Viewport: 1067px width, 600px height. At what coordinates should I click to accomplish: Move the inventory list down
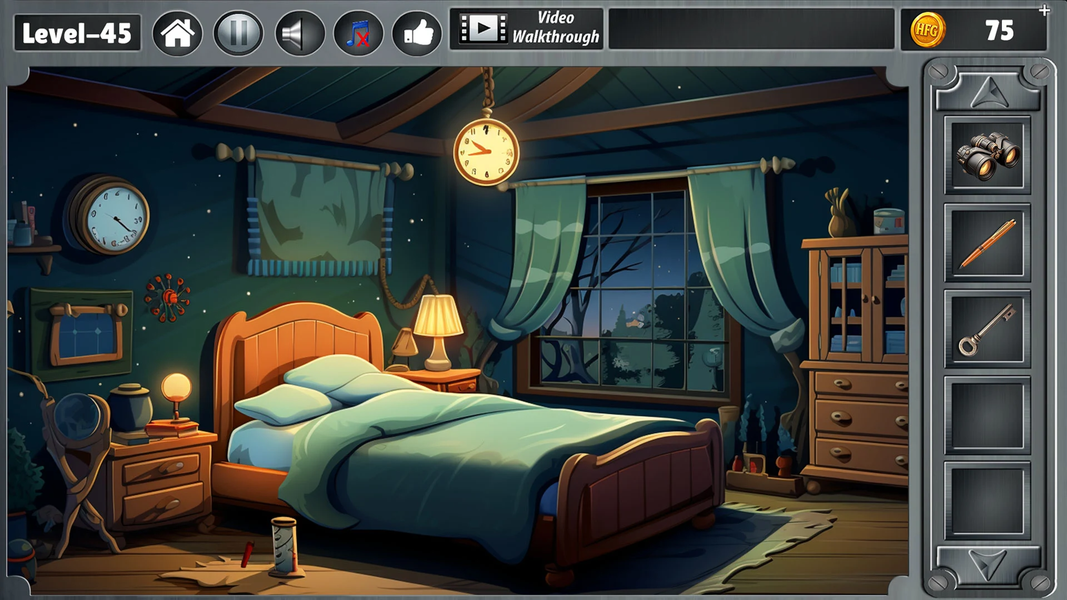(986, 566)
